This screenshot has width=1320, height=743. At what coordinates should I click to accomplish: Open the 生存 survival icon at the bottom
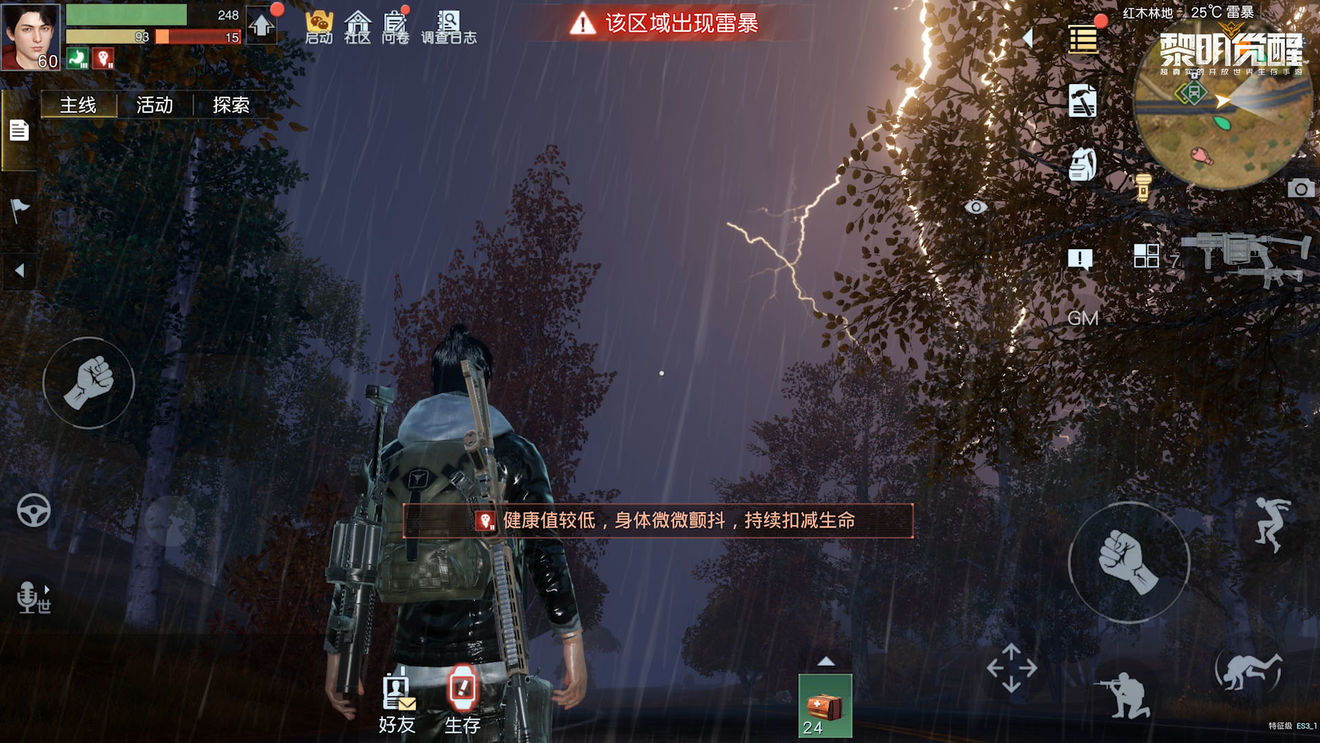click(461, 700)
